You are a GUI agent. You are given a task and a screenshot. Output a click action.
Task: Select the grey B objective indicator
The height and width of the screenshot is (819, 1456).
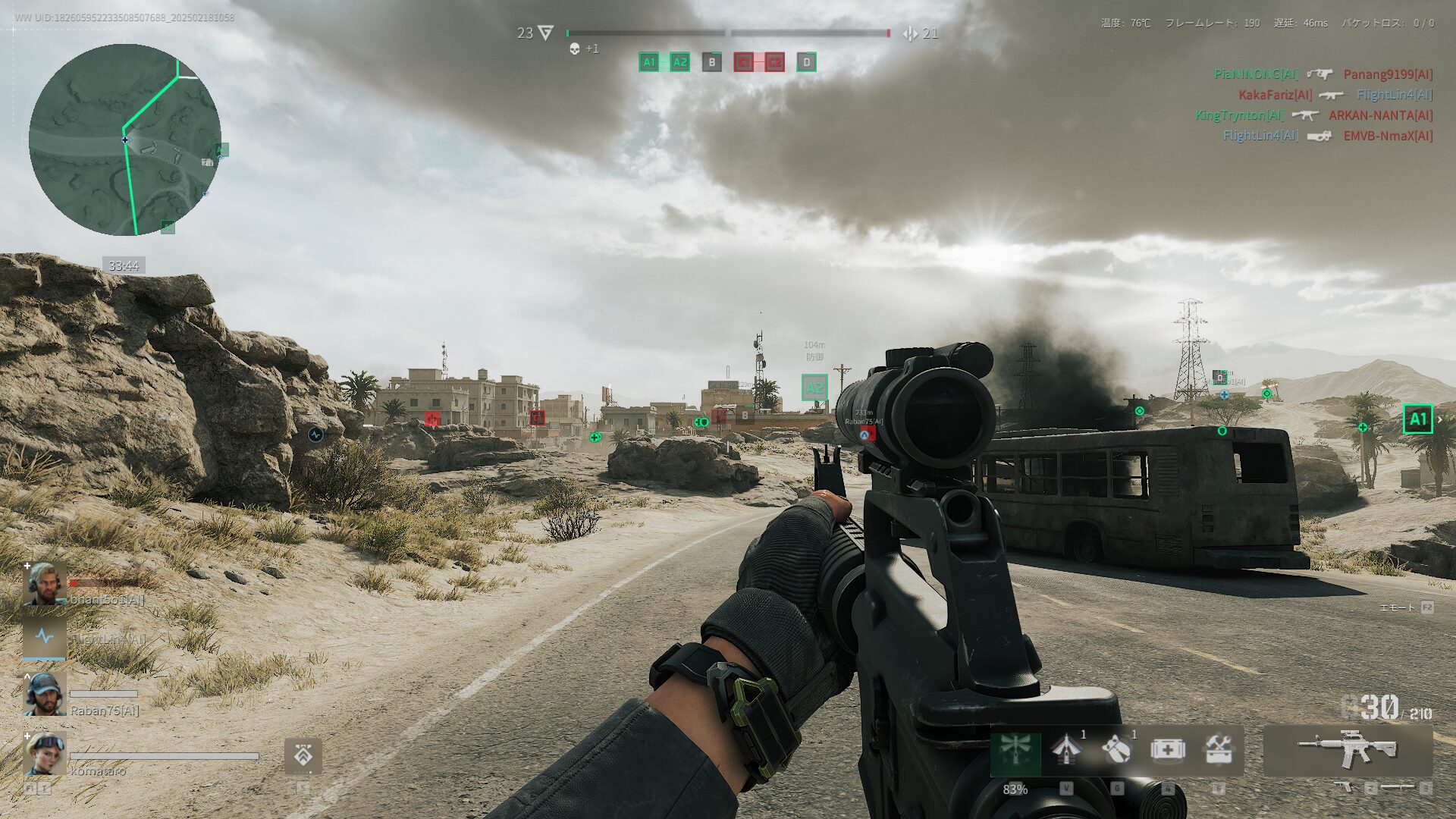point(711,62)
